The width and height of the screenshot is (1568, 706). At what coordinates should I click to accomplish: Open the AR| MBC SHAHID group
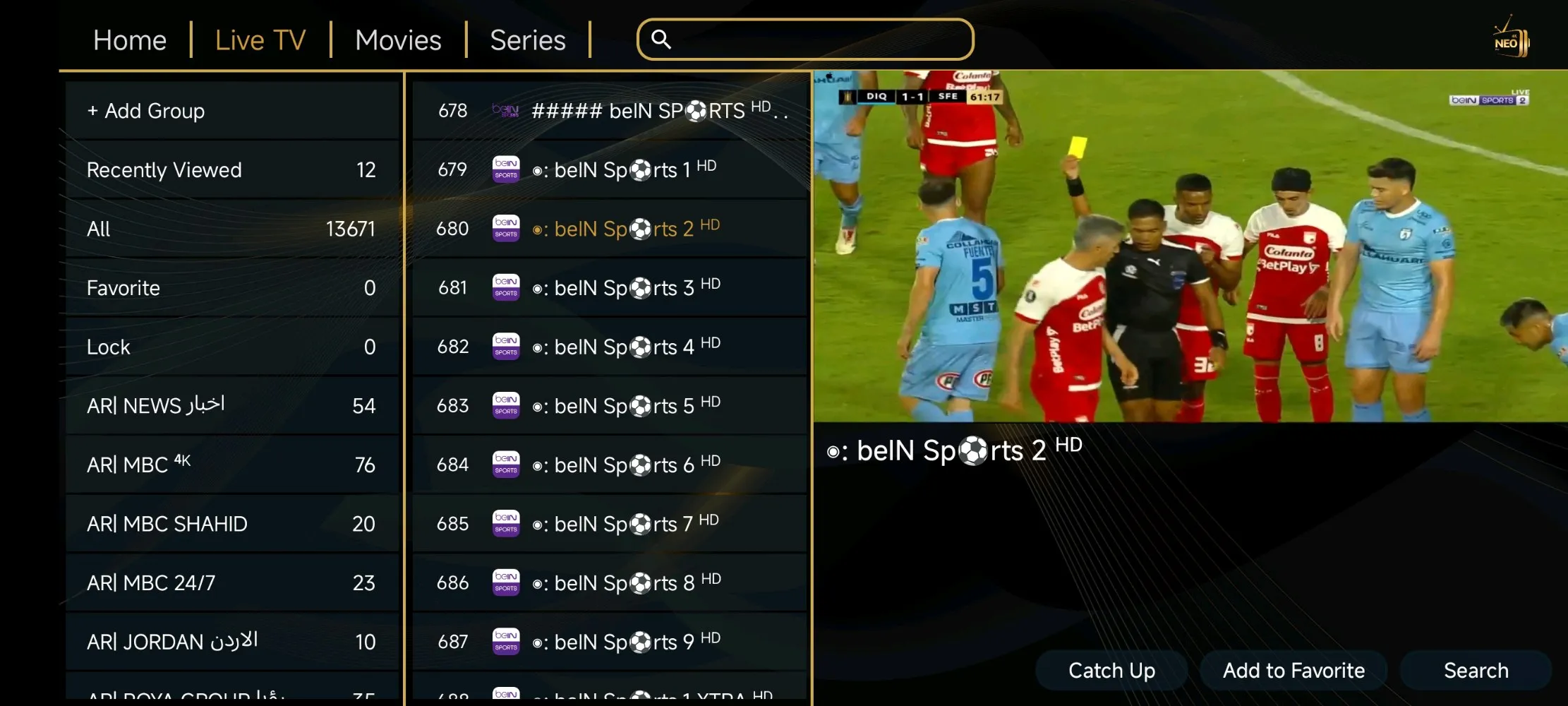coord(233,523)
